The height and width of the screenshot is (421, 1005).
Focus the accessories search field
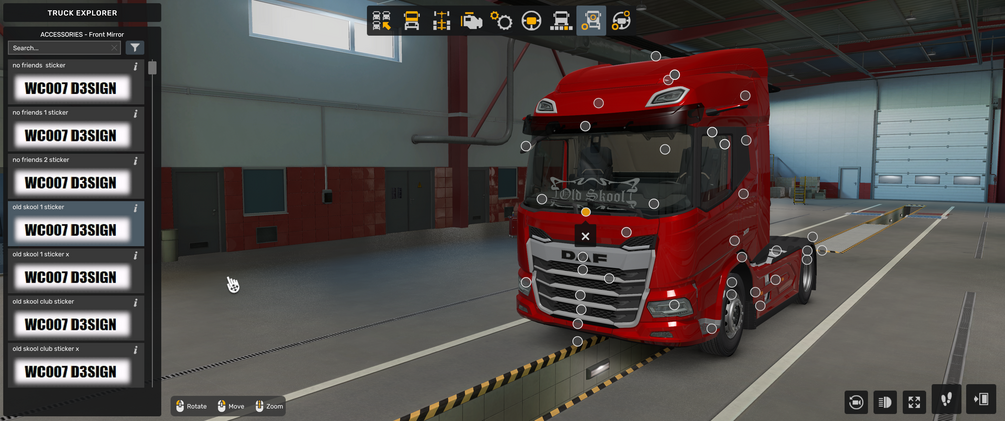62,47
